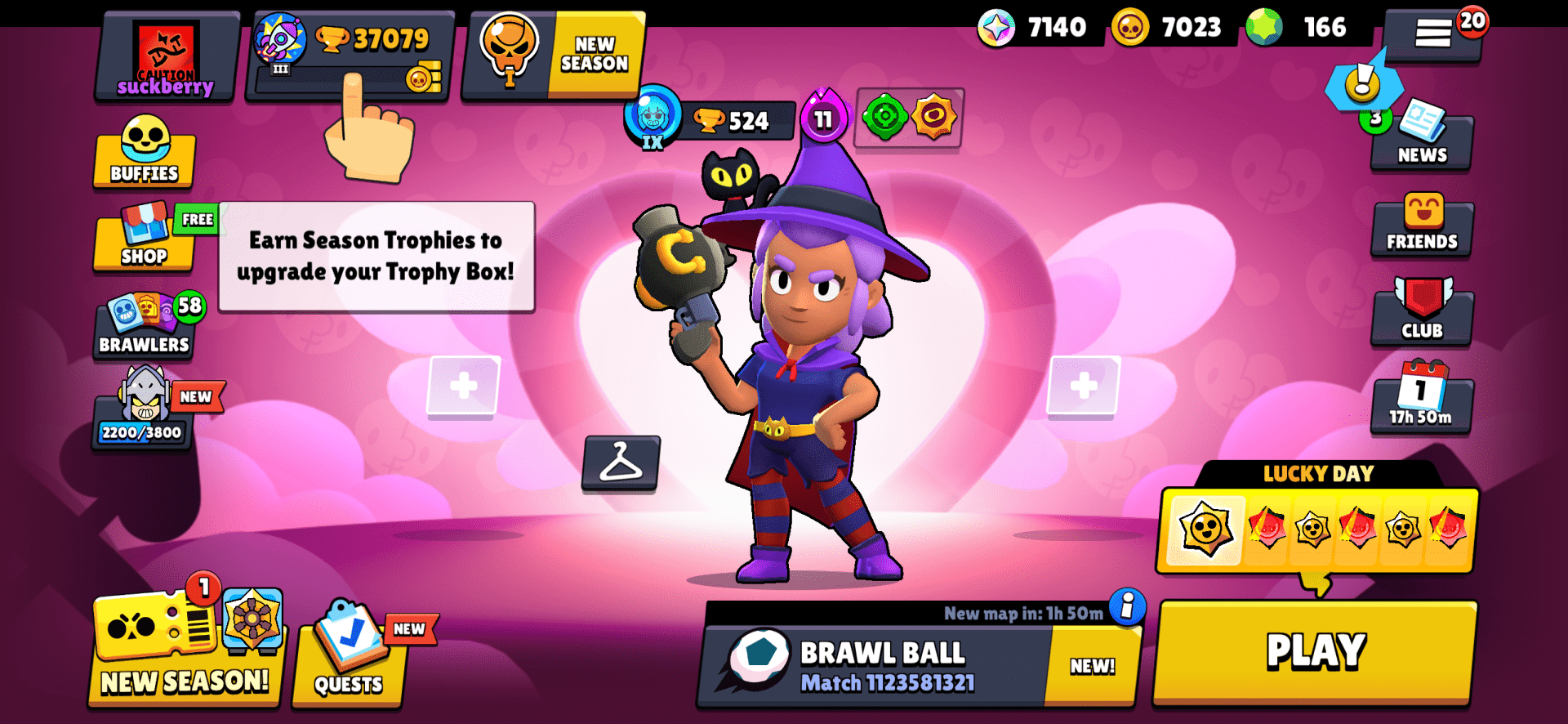Open the Buffies menu
The height and width of the screenshot is (724, 1568).
pyautogui.click(x=144, y=157)
